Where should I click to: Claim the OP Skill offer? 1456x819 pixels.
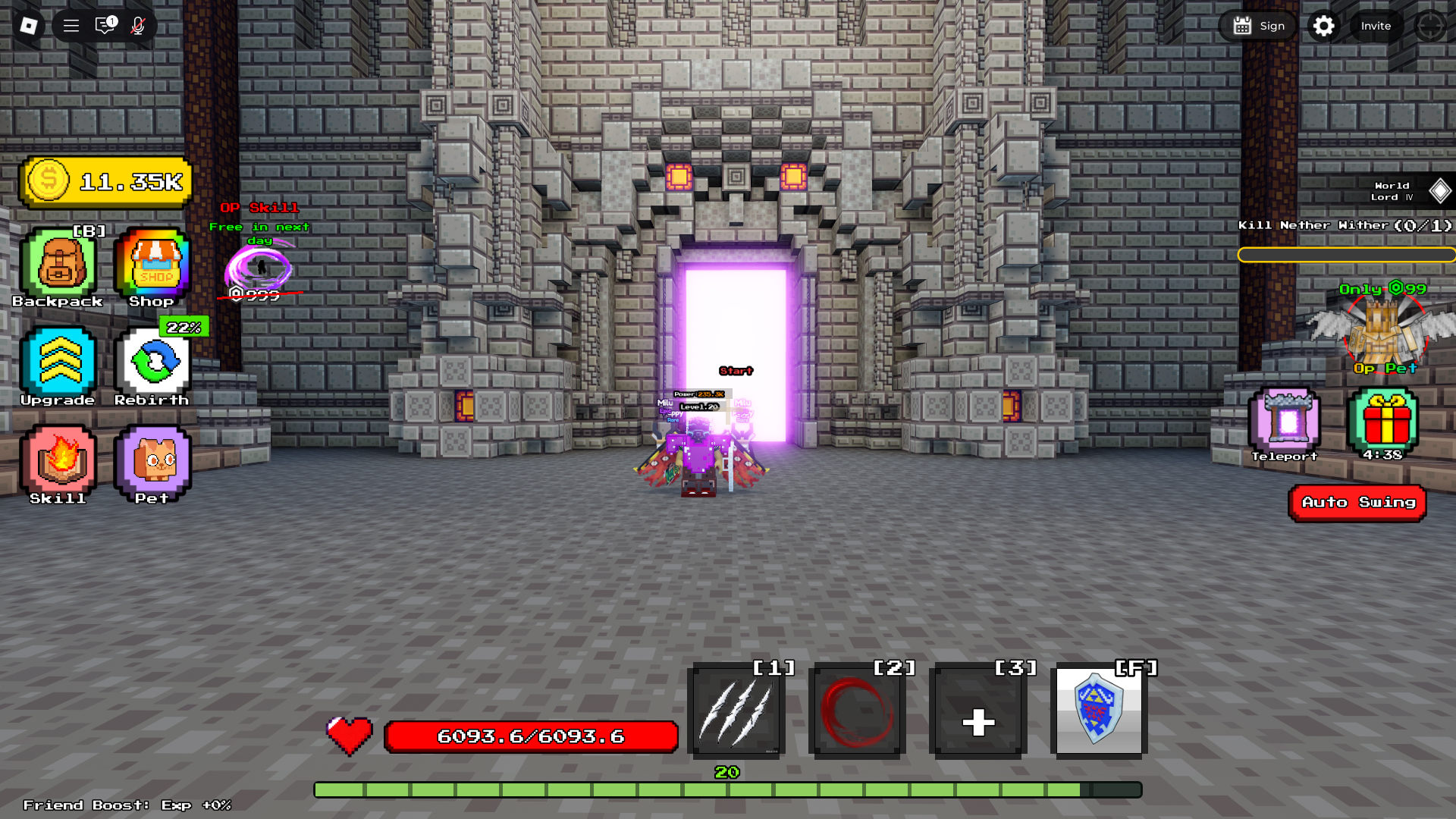258,265
